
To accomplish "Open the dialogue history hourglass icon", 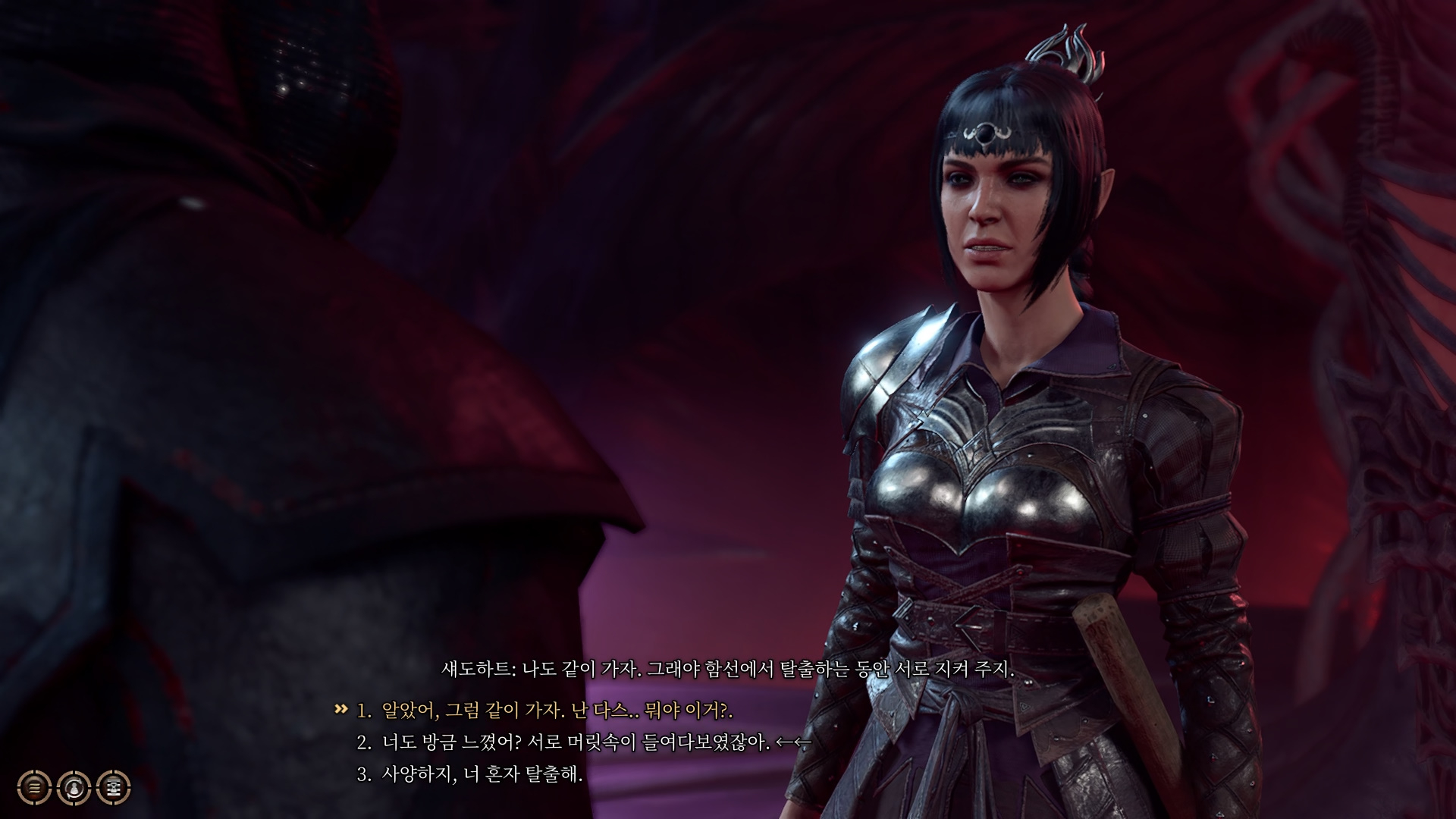I will [x=114, y=788].
